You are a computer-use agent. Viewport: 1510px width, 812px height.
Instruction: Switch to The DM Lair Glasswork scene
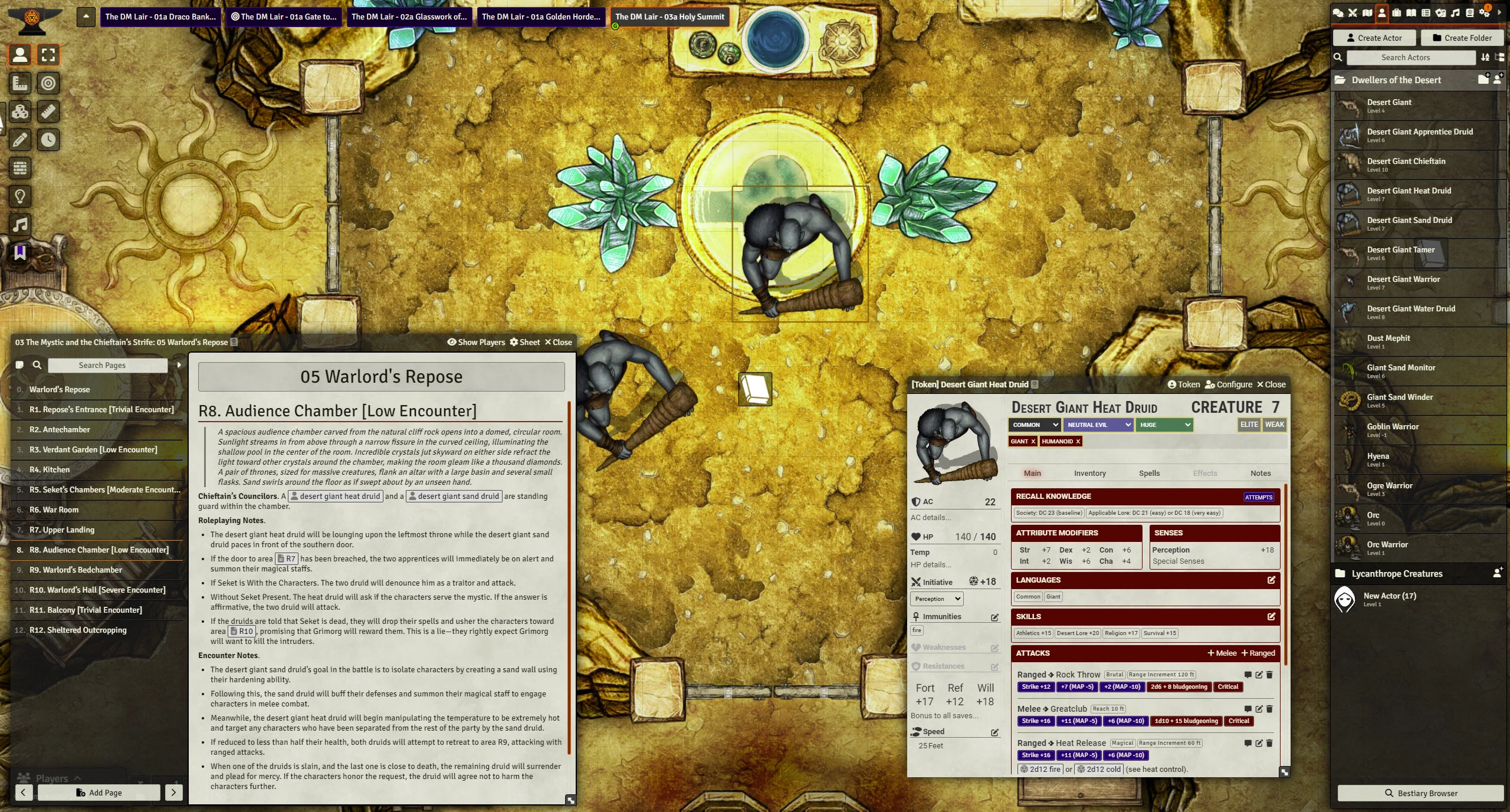click(408, 17)
